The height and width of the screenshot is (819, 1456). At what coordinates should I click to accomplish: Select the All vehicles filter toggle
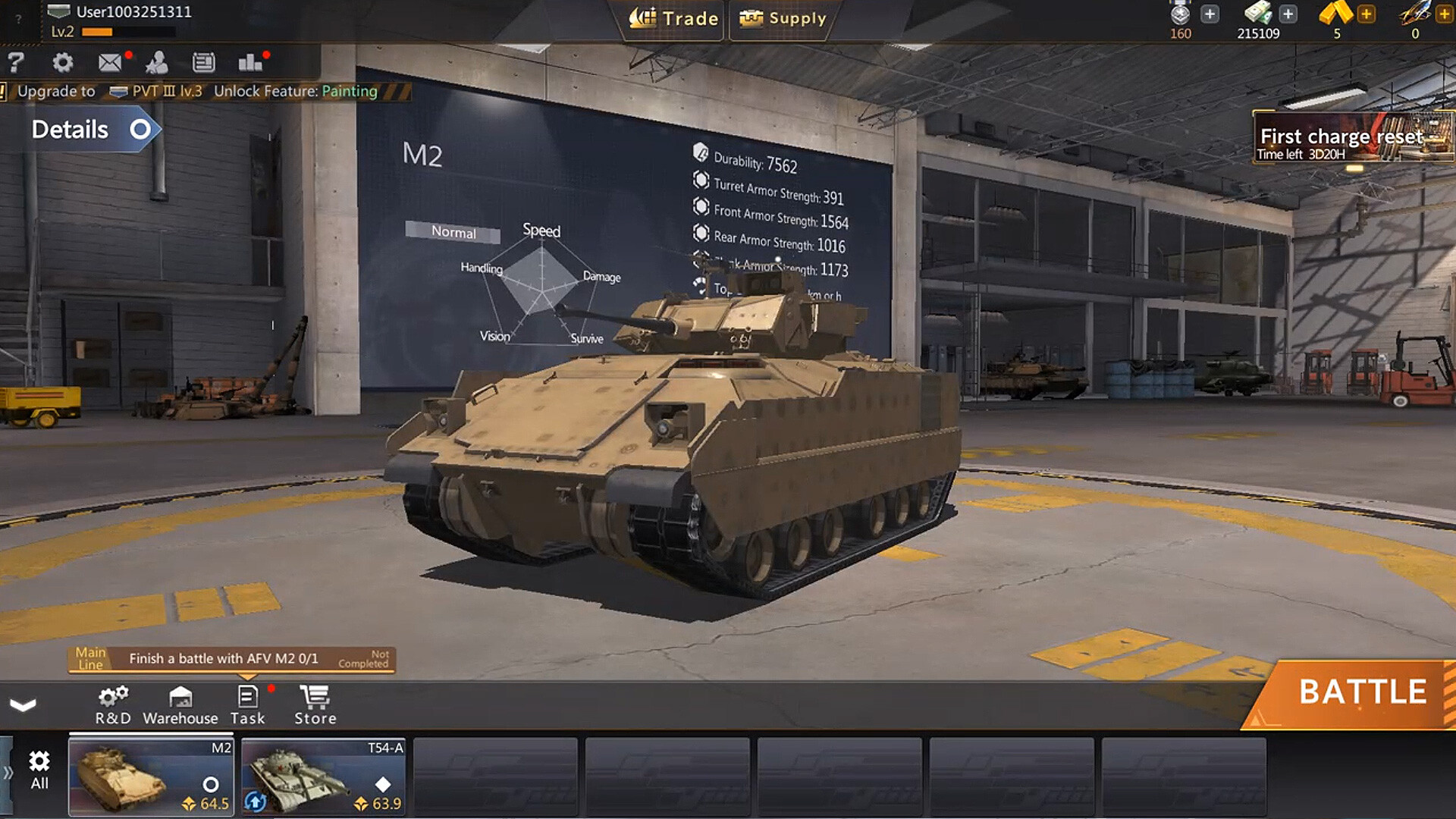[39, 770]
